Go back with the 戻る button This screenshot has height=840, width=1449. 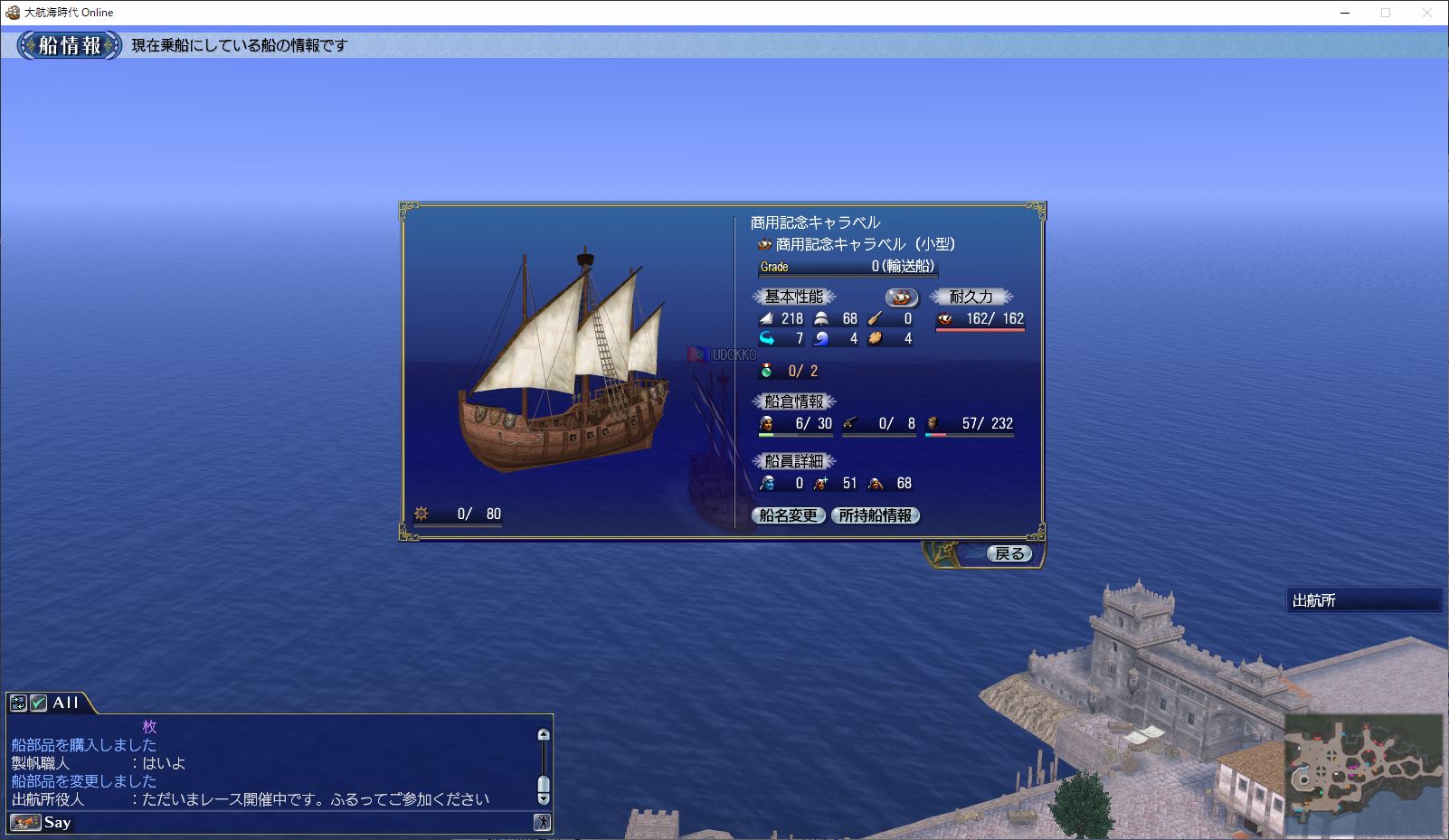click(x=1009, y=553)
